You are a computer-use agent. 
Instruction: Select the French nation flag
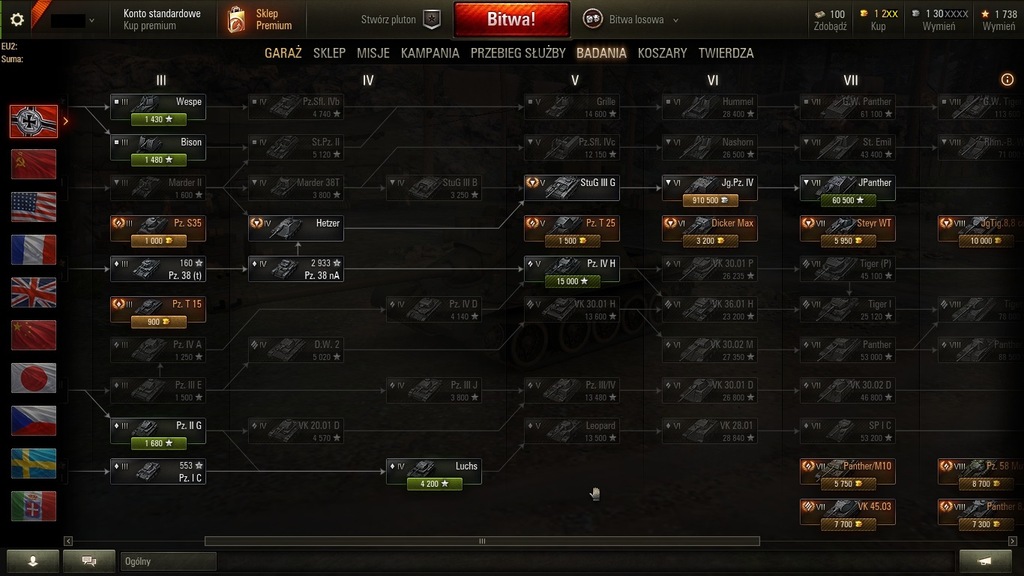pos(33,249)
